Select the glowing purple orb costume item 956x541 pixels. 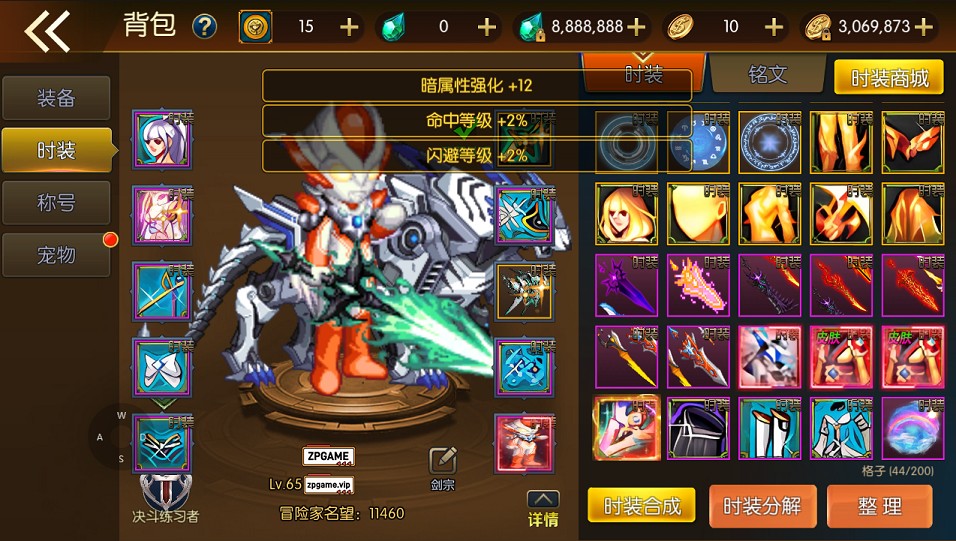912,428
